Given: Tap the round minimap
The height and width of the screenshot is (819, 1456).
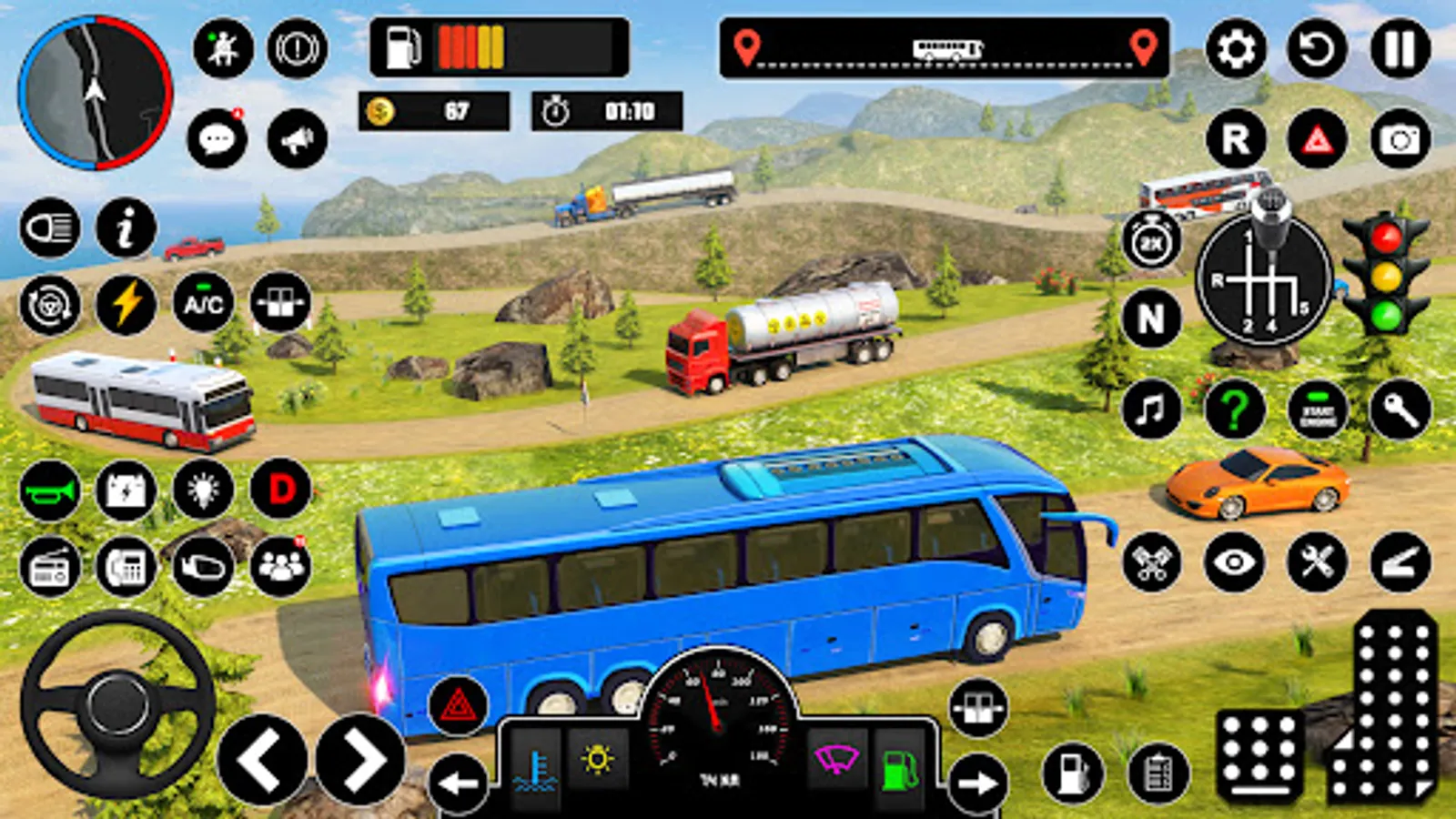Looking at the screenshot, I should pyautogui.click(x=95, y=93).
